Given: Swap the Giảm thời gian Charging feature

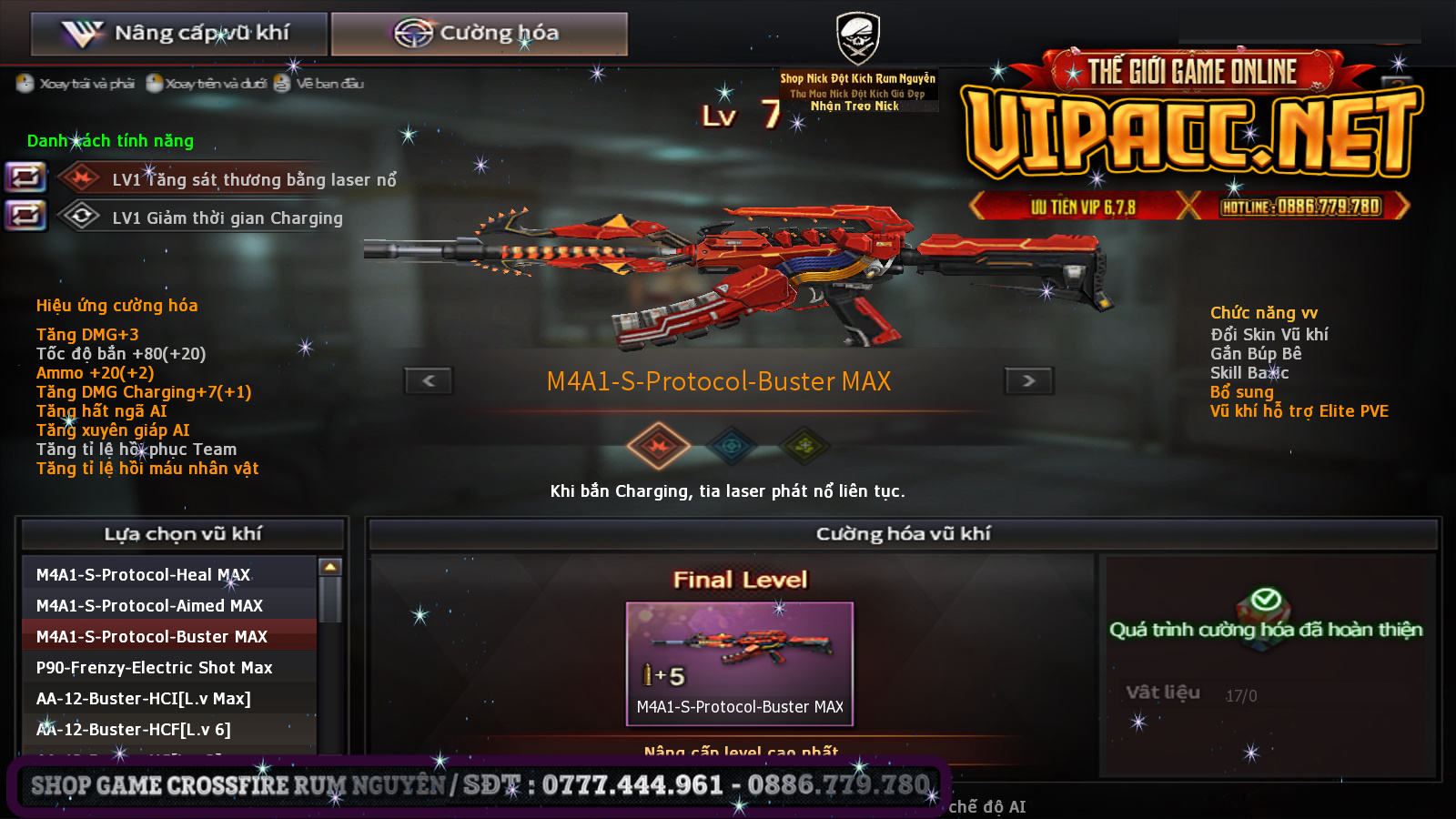Looking at the screenshot, I should click(x=25, y=216).
